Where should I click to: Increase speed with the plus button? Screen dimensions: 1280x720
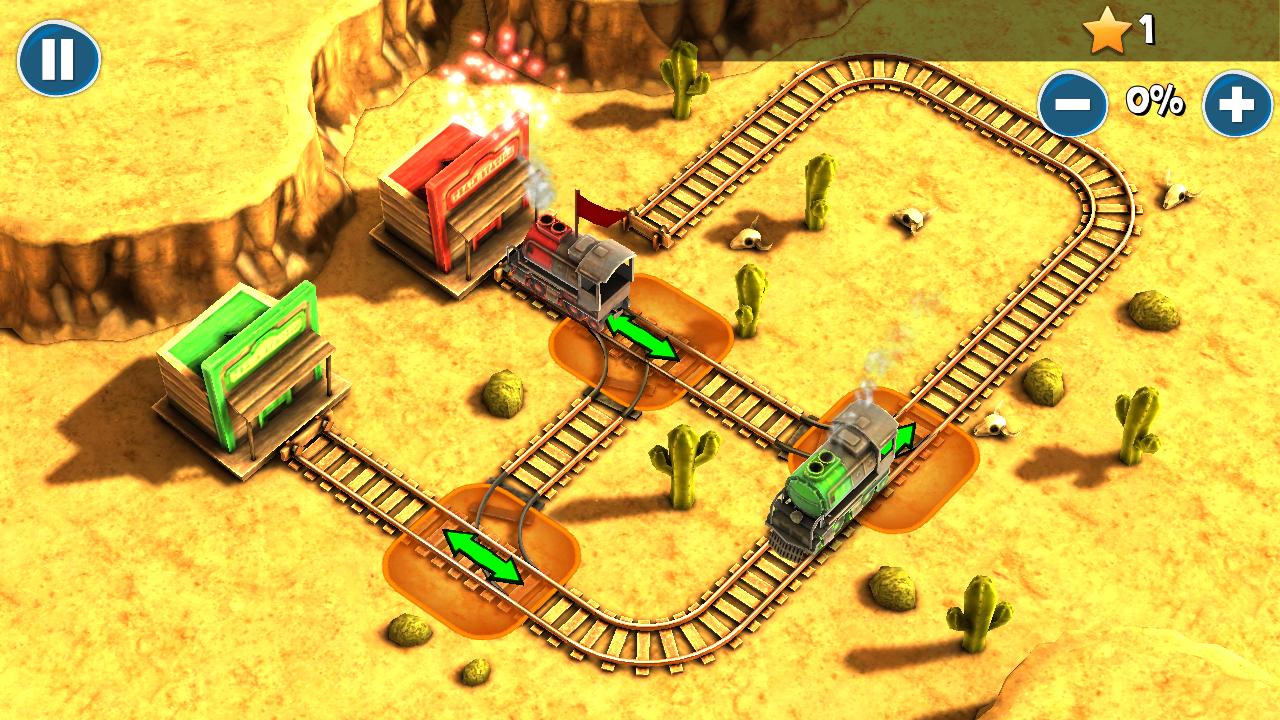pos(1237,104)
